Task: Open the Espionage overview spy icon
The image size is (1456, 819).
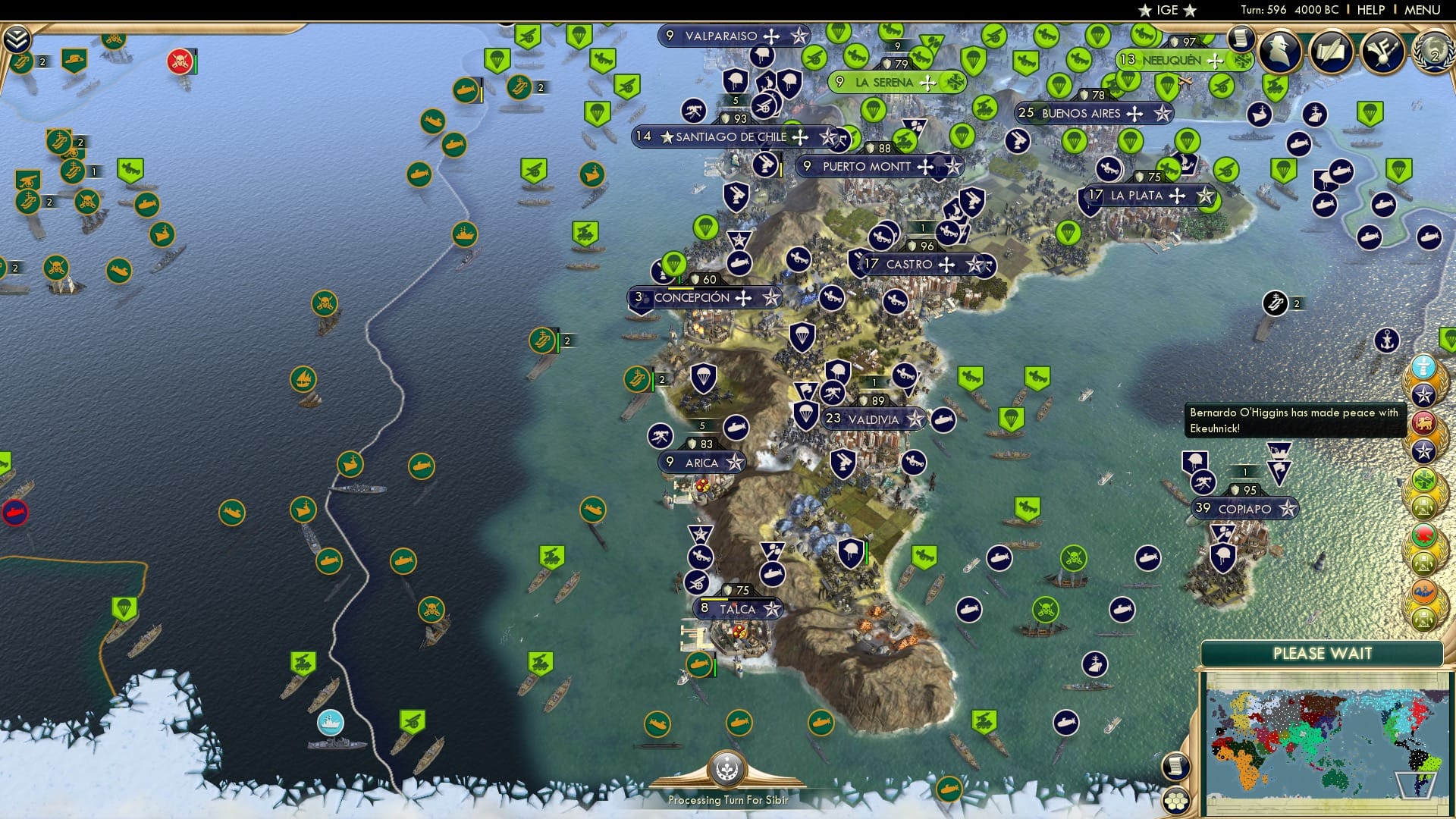Action: pyautogui.click(x=1280, y=53)
